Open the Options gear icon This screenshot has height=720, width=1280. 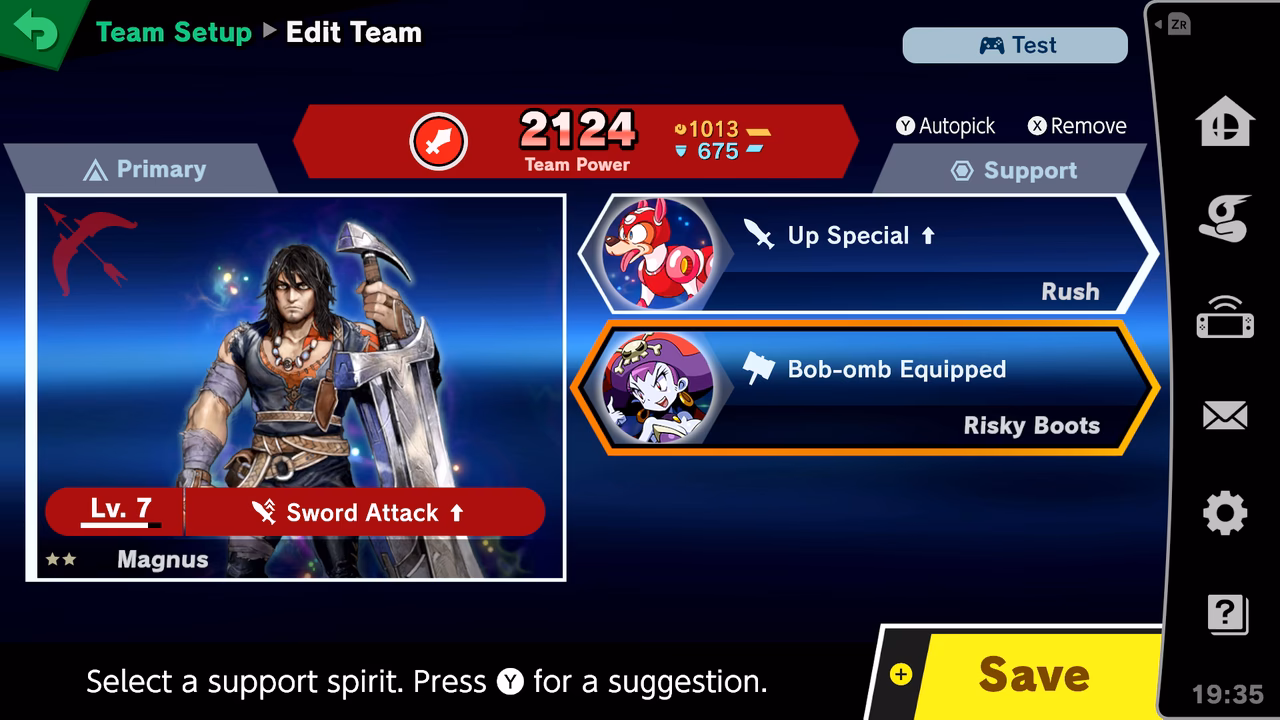click(x=1225, y=512)
